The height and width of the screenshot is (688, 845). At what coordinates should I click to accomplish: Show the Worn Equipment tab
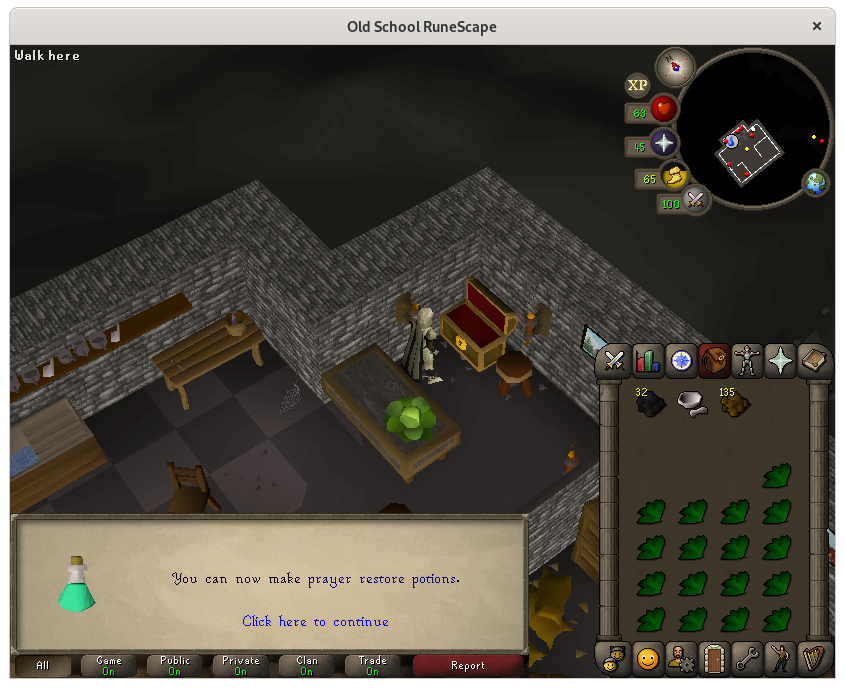tap(747, 359)
